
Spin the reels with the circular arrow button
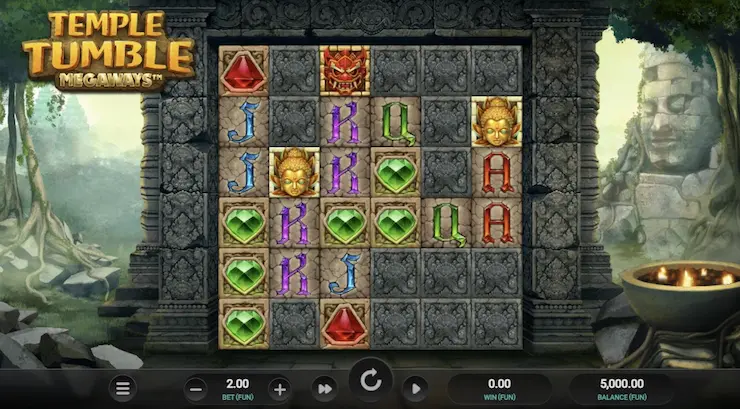[370, 381]
